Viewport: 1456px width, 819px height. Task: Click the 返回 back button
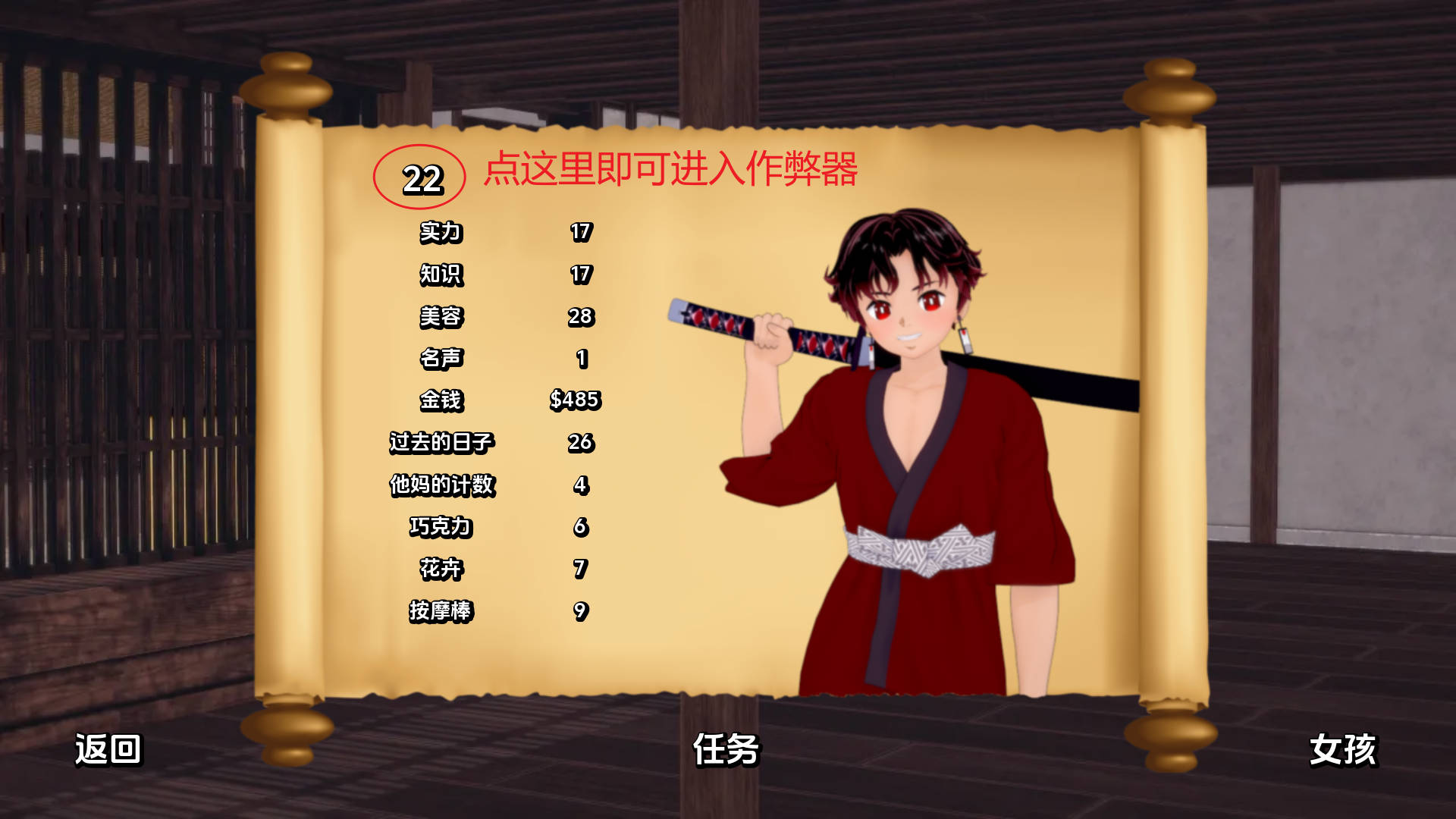[x=108, y=751]
